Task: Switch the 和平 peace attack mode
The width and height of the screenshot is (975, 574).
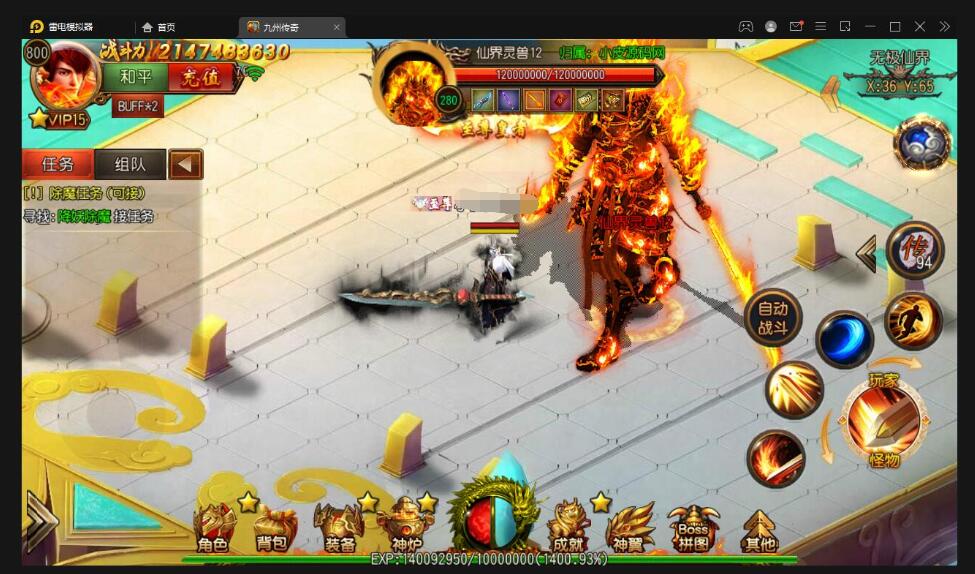Action: [135, 77]
